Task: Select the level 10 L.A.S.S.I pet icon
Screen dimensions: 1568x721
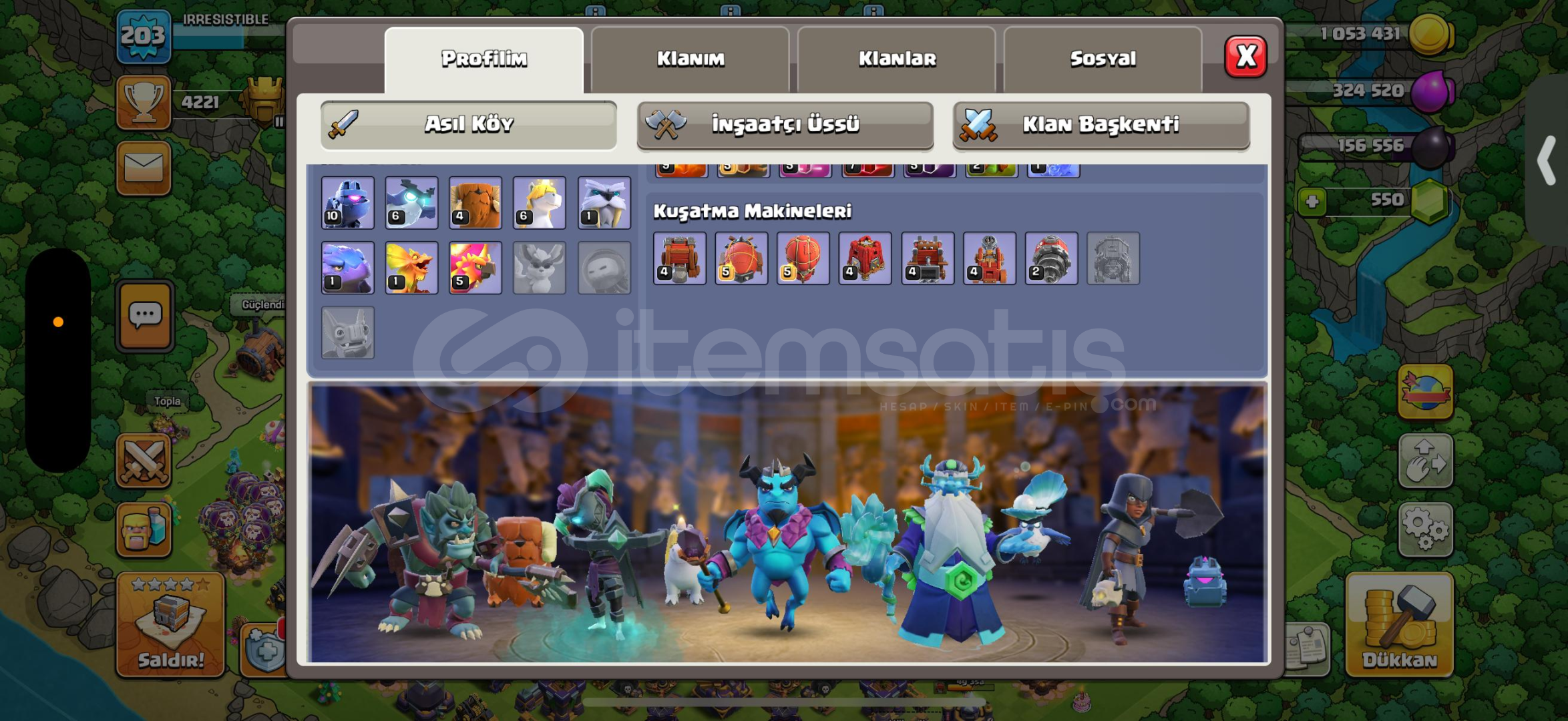Action: [348, 204]
